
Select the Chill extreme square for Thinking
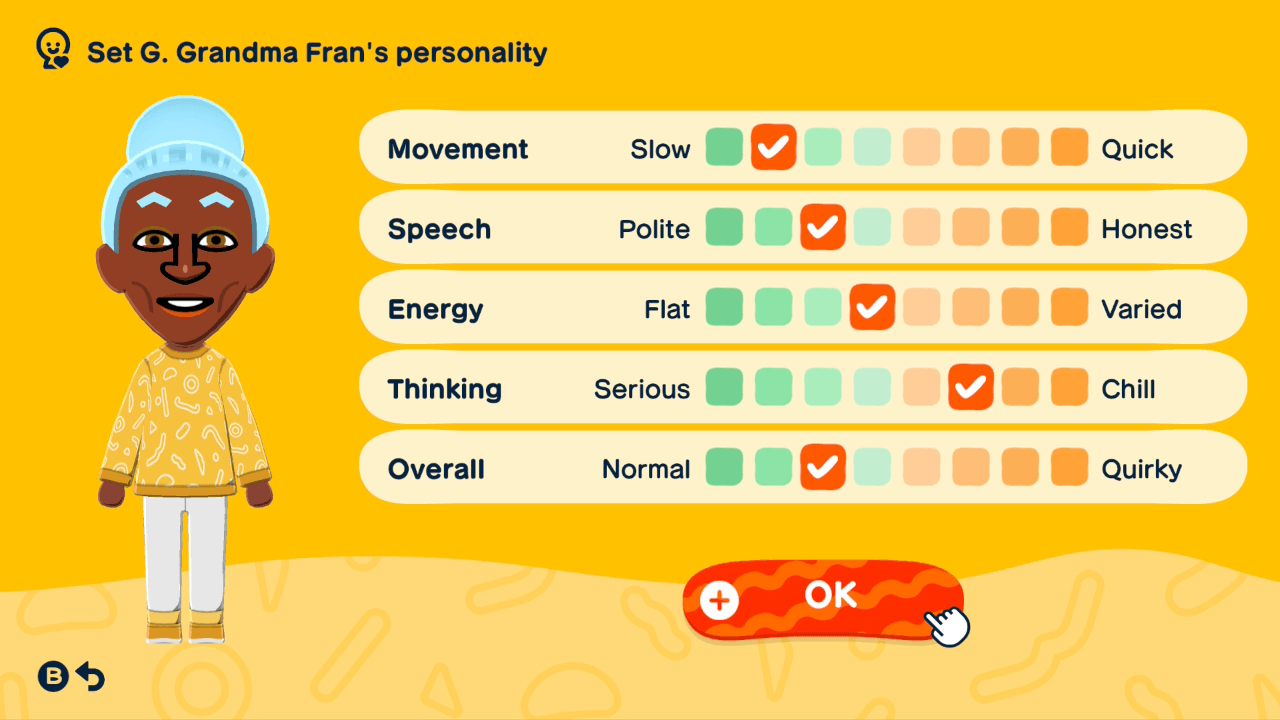[x=1069, y=387]
